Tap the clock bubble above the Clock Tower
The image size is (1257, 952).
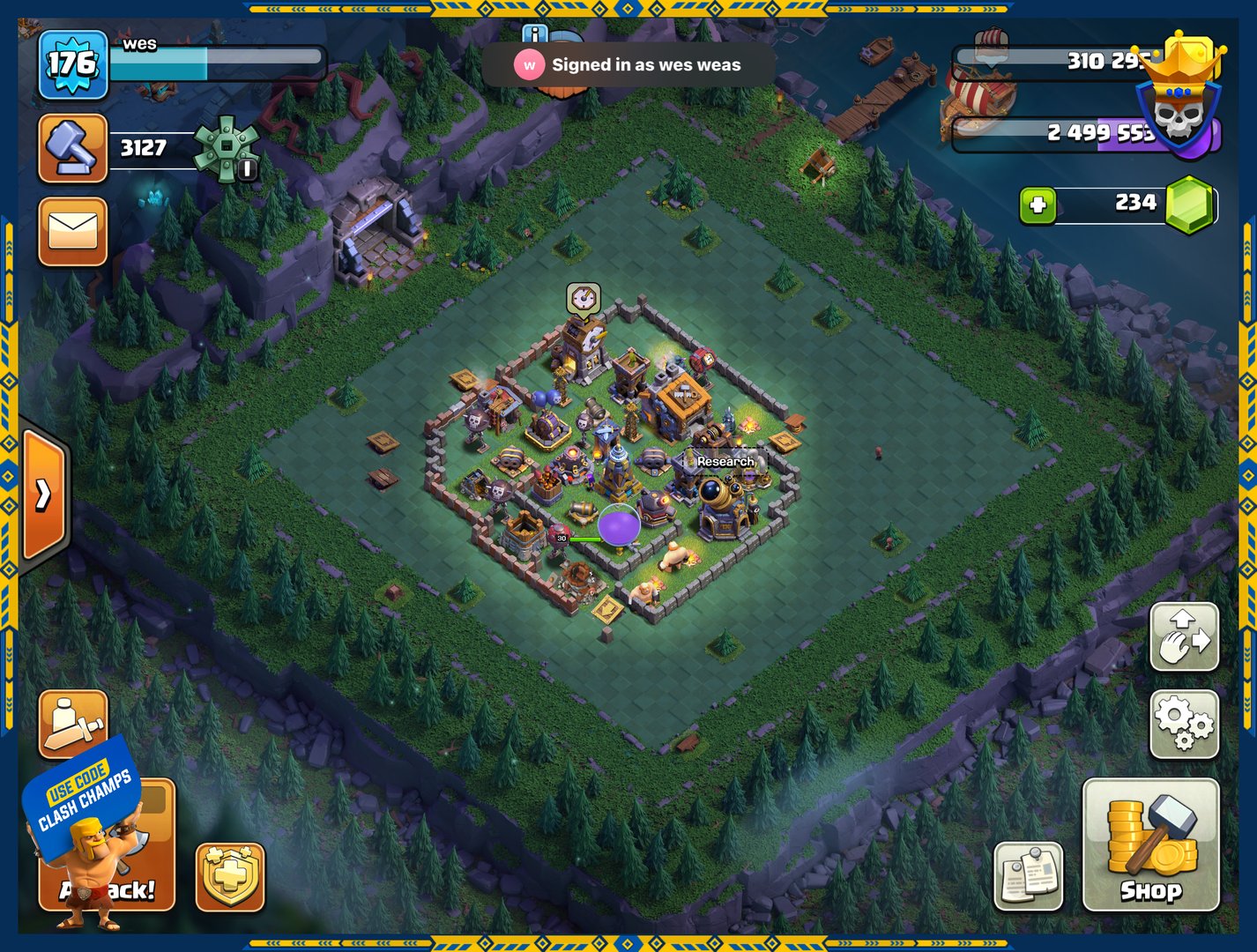click(x=583, y=300)
